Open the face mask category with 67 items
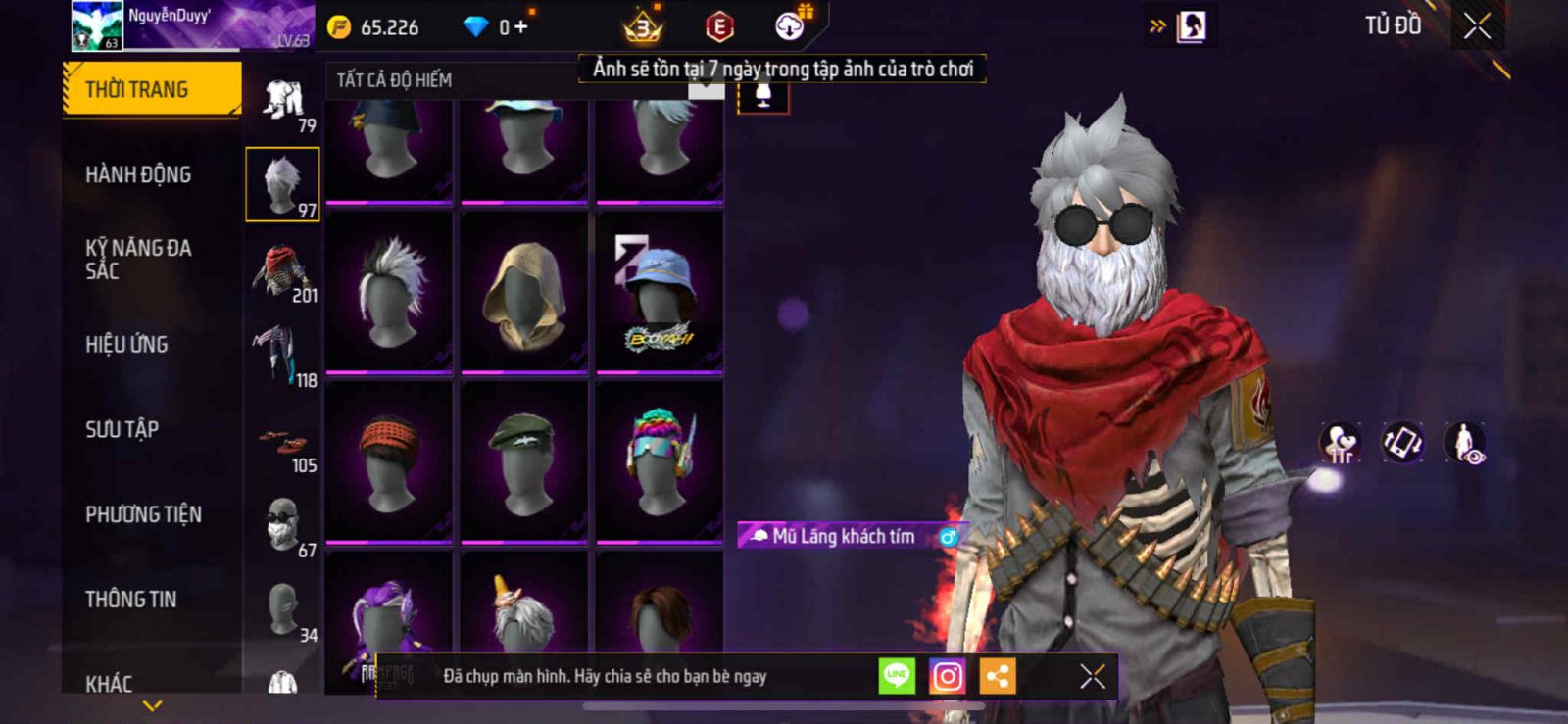1568x724 pixels. point(282,526)
